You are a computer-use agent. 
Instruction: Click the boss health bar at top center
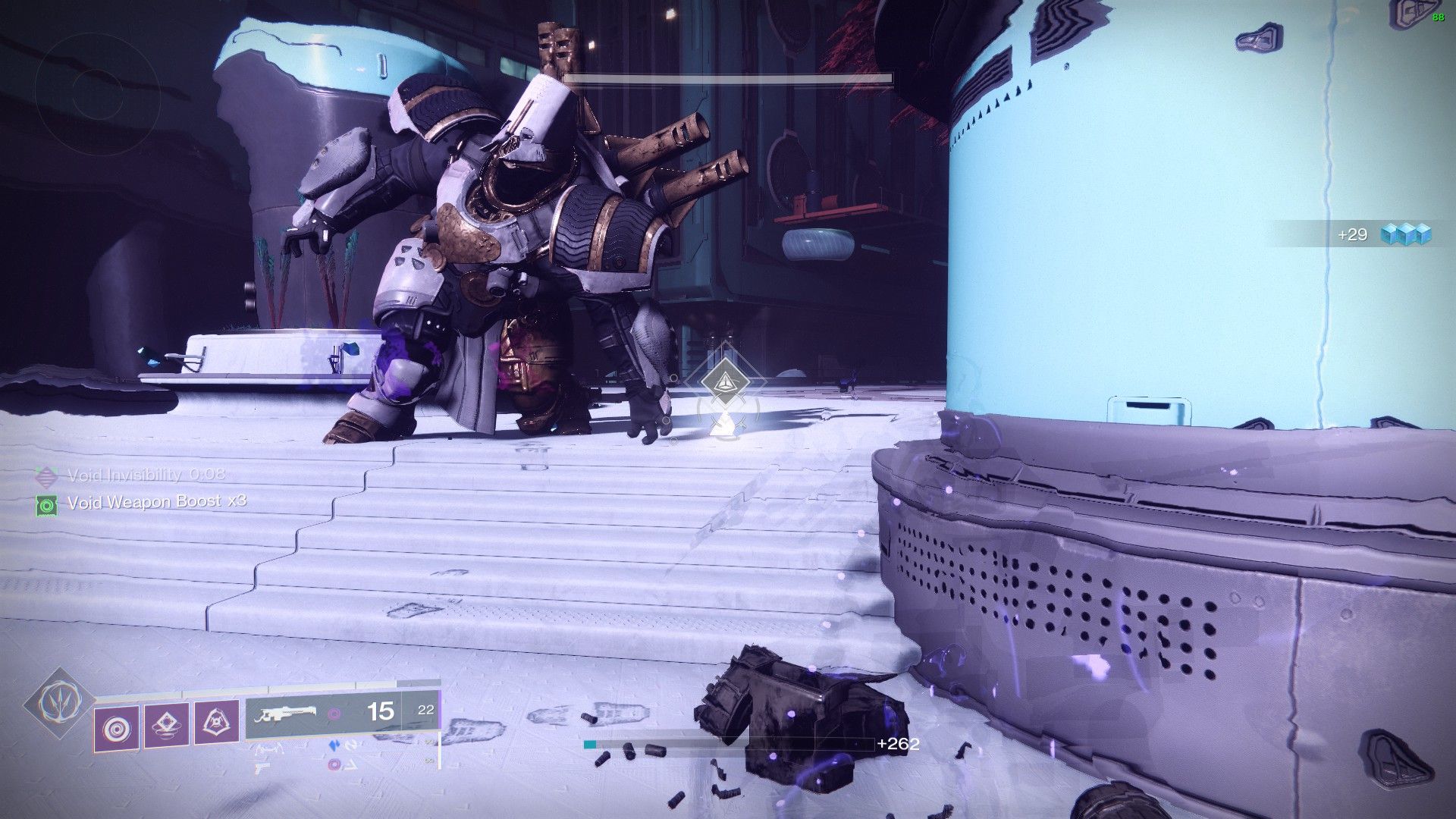[730, 77]
